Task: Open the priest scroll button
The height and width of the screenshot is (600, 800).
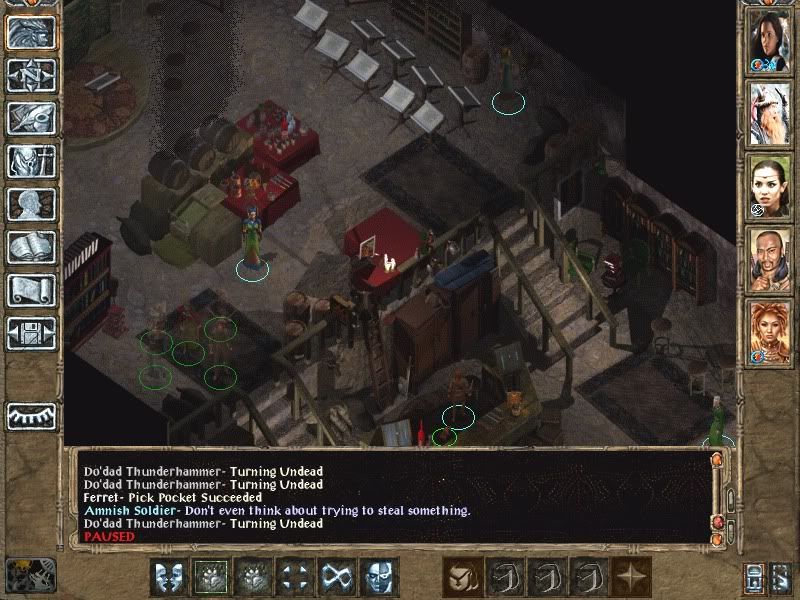Action: coord(31,290)
